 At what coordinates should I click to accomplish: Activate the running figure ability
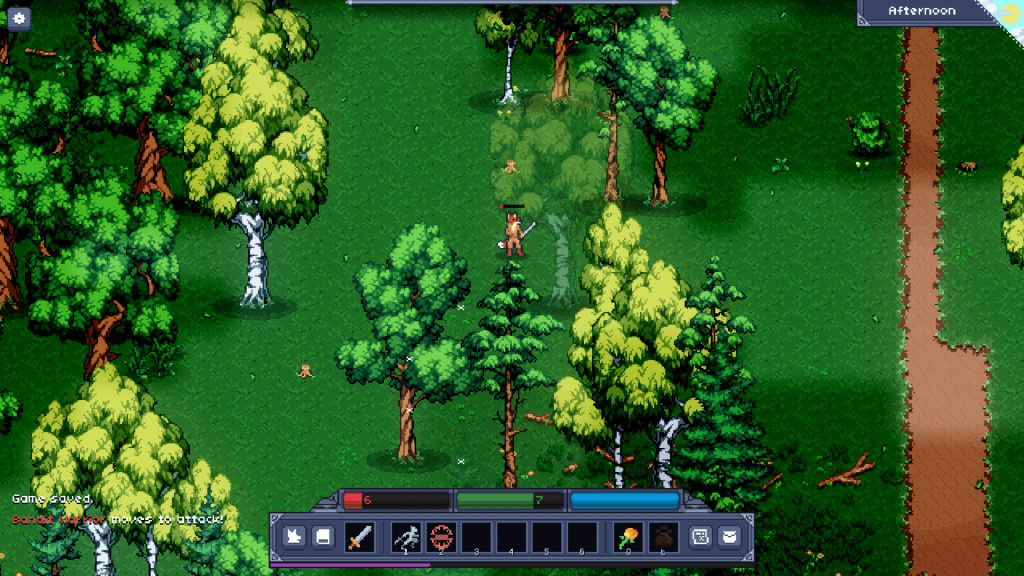pyautogui.click(x=405, y=537)
